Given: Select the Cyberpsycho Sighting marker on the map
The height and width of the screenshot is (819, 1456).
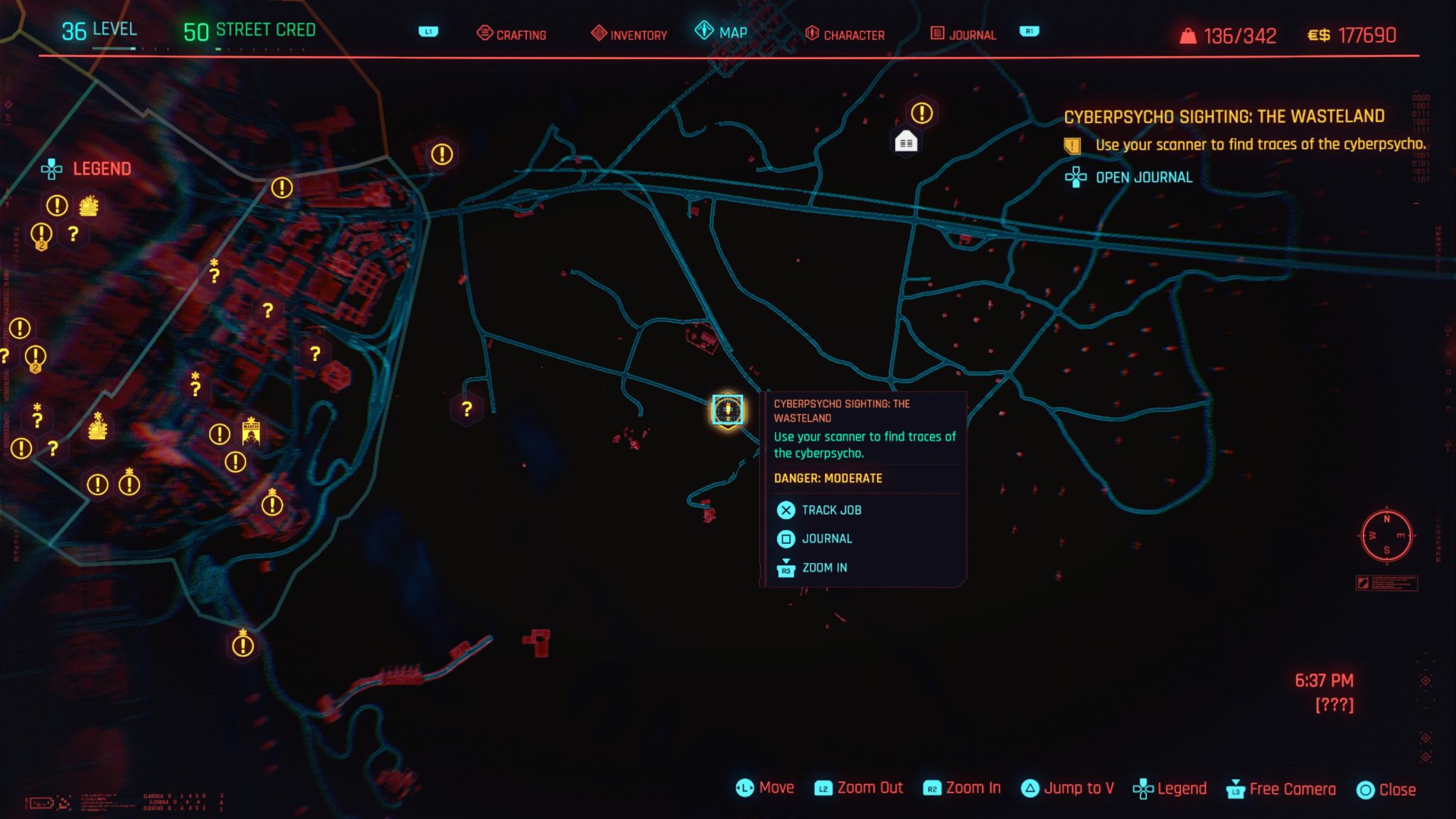Looking at the screenshot, I should tap(727, 409).
